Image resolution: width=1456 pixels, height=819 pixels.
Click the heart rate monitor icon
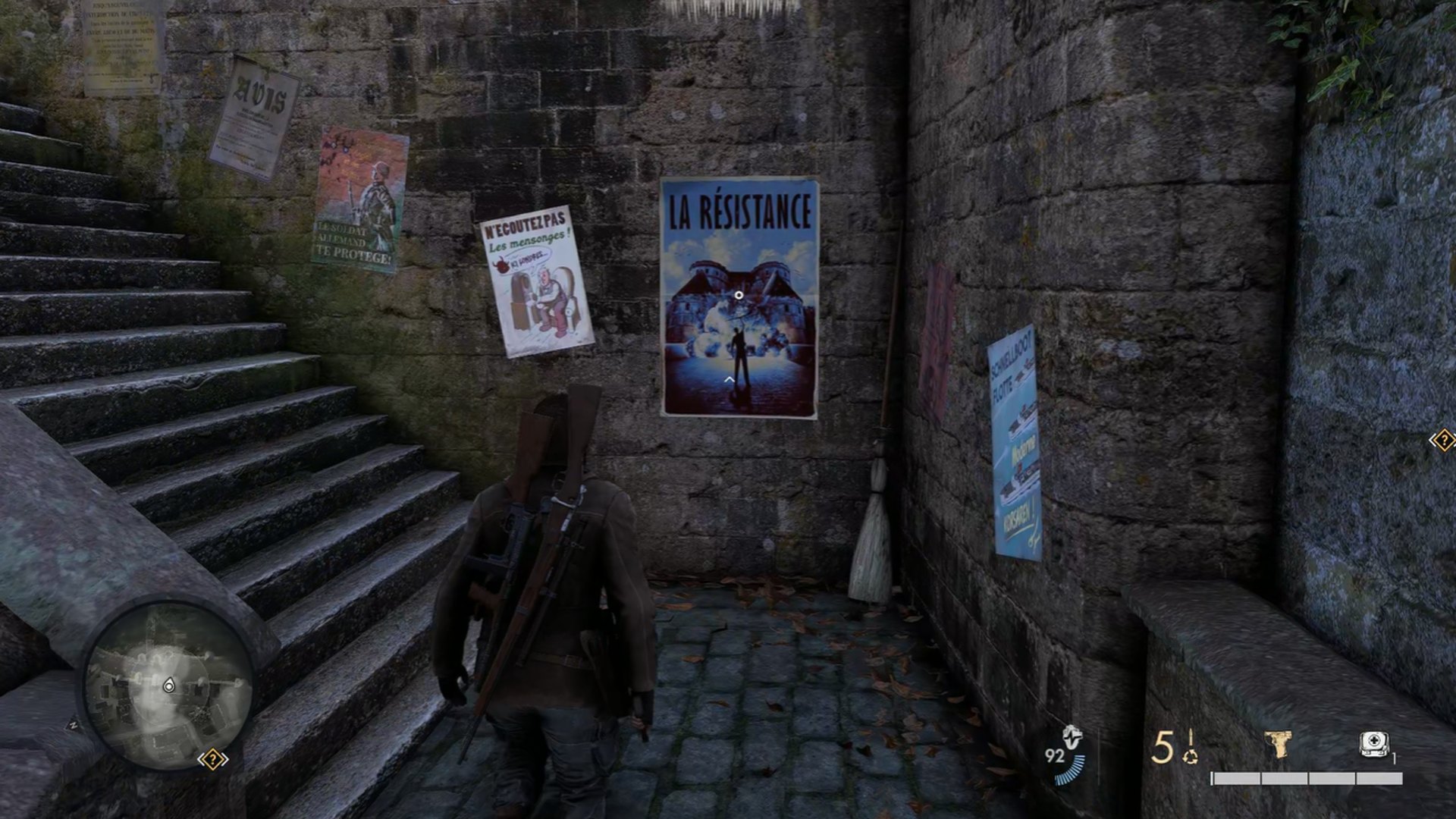click(x=1072, y=737)
